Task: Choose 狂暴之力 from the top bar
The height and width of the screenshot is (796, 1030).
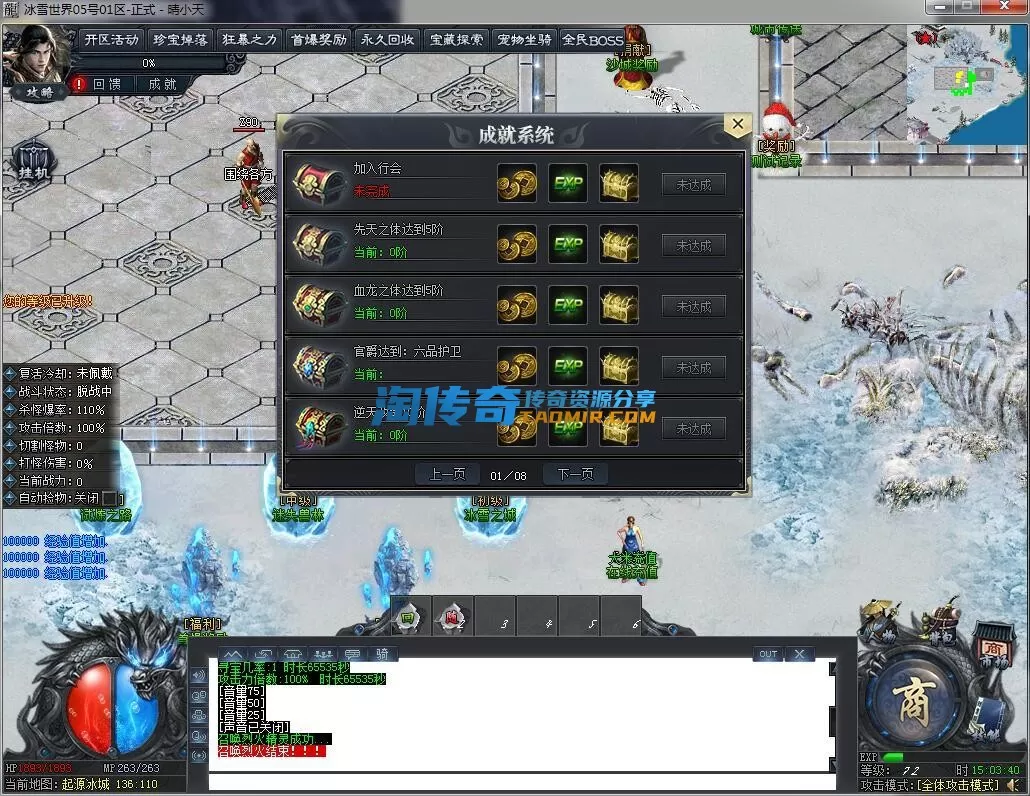Action: tap(249, 40)
